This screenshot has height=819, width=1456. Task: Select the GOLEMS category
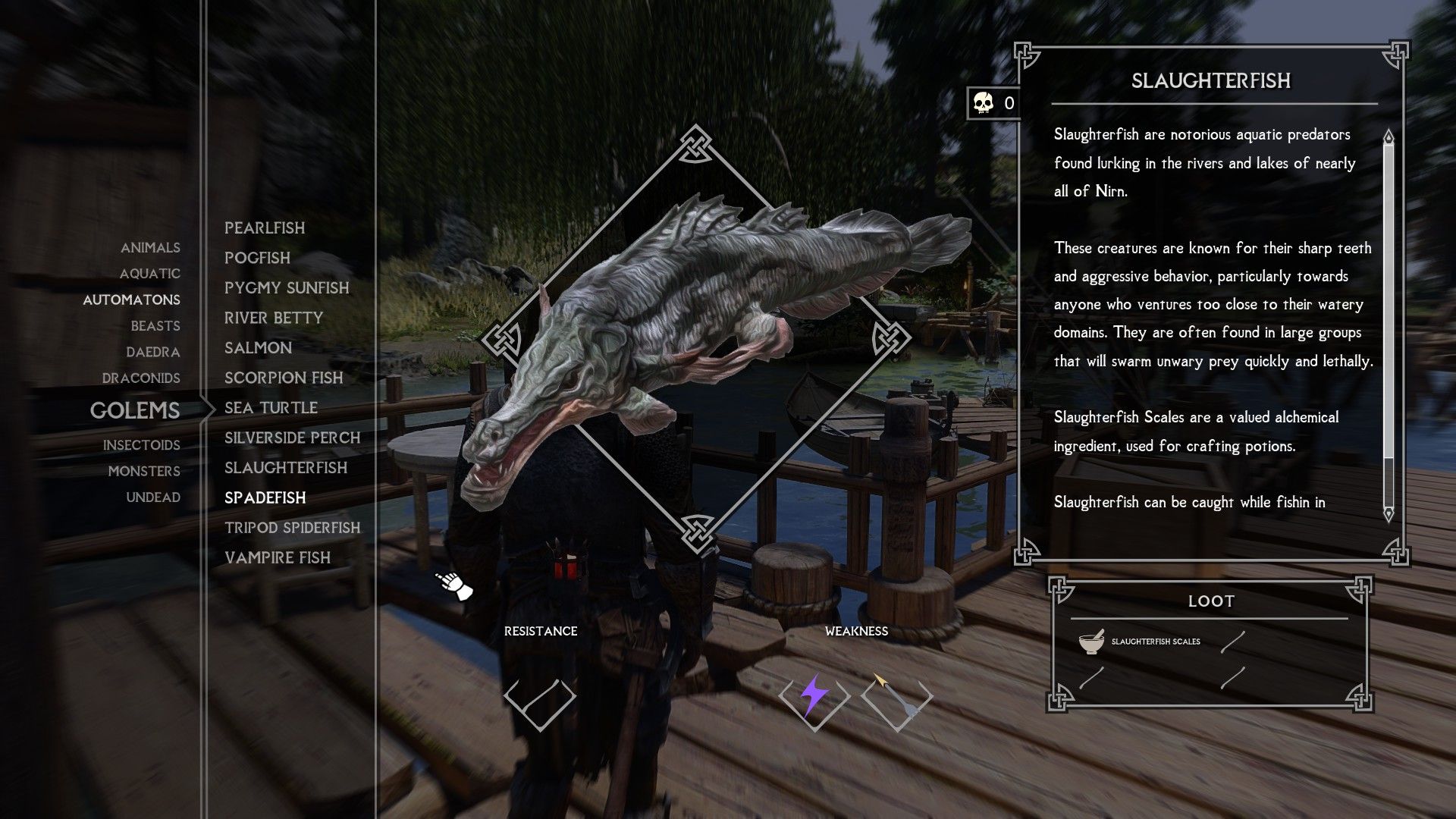tap(135, 410)
